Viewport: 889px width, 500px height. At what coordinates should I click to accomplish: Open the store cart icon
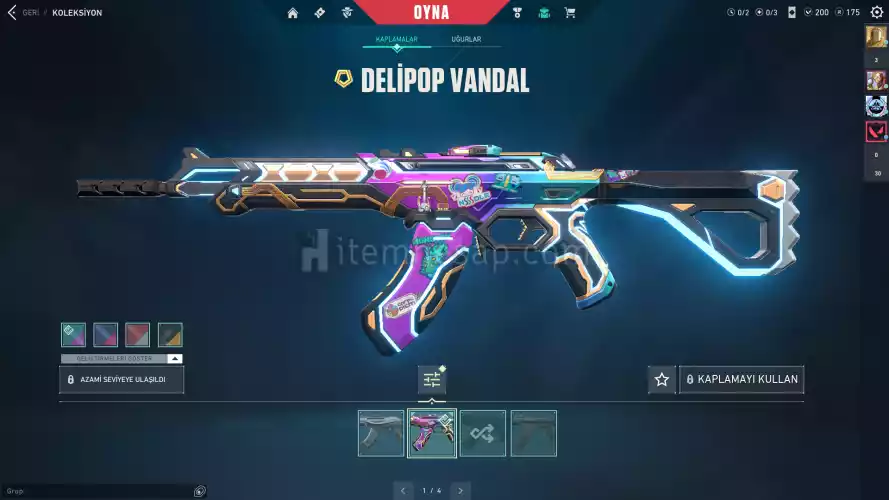[x=570, y=13]
